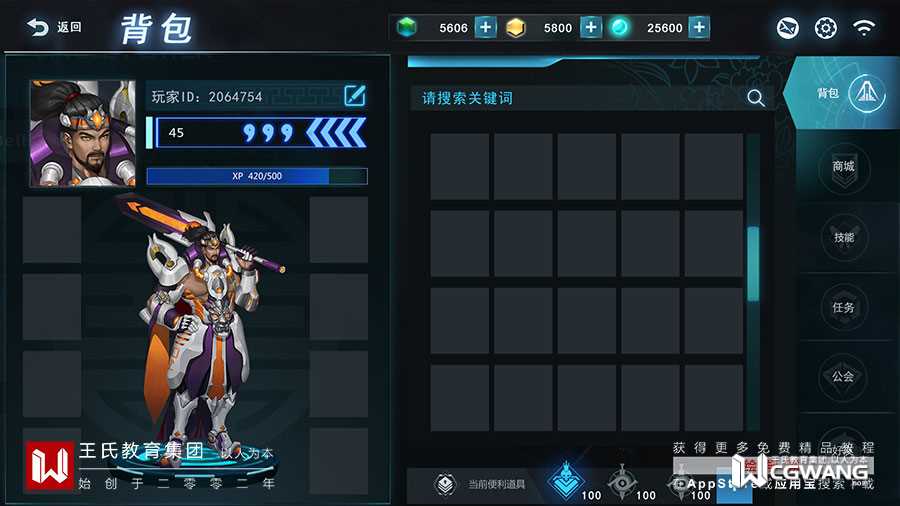900x506 pixels.
Task: Add more gold with plus button
Action: click(x=590, y=27)
